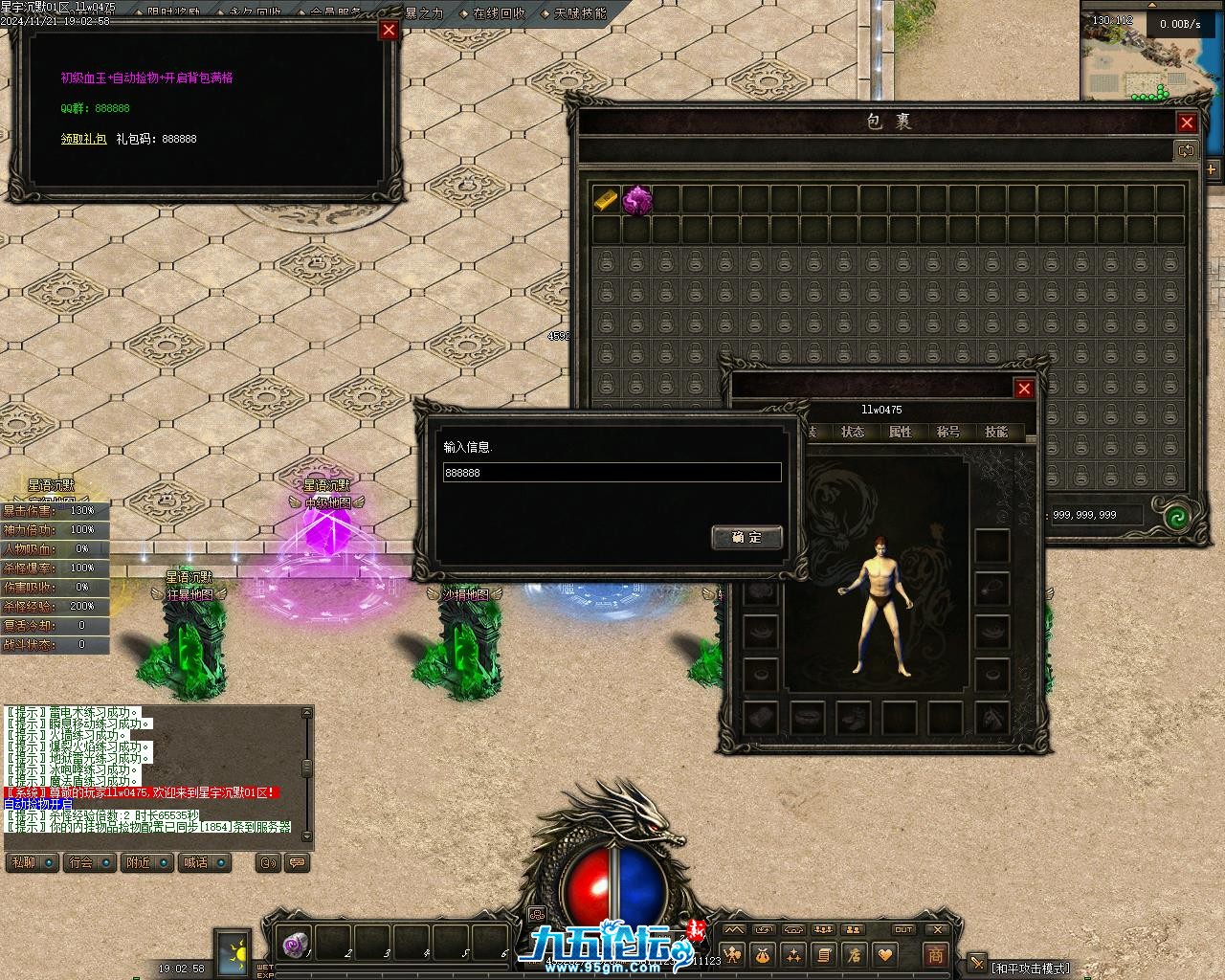Click the gift code input field
Screen dimensions: 1225x980
[612, 473]
